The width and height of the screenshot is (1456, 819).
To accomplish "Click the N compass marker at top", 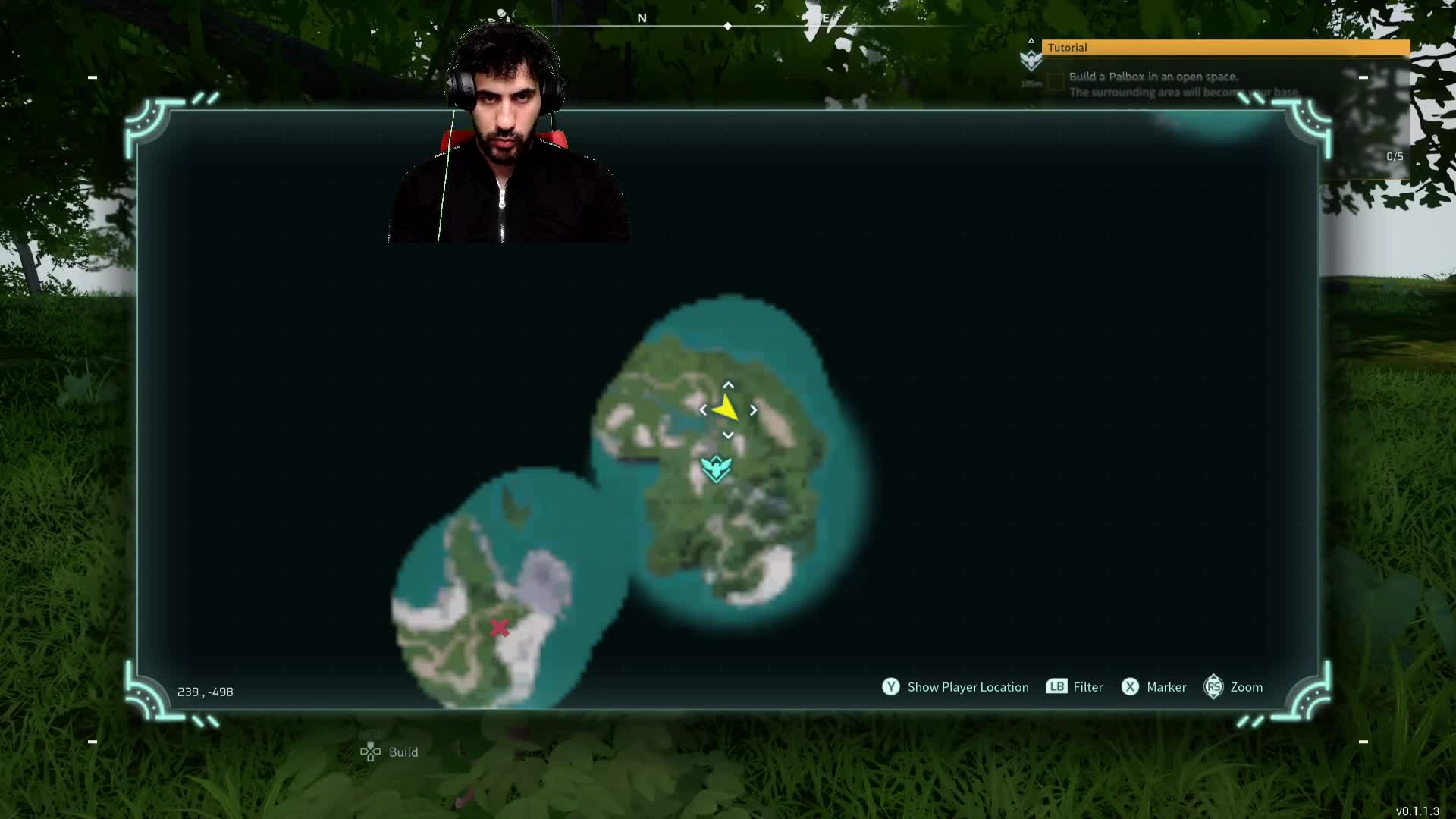I will pyautogui.click(x=642, y=18).
